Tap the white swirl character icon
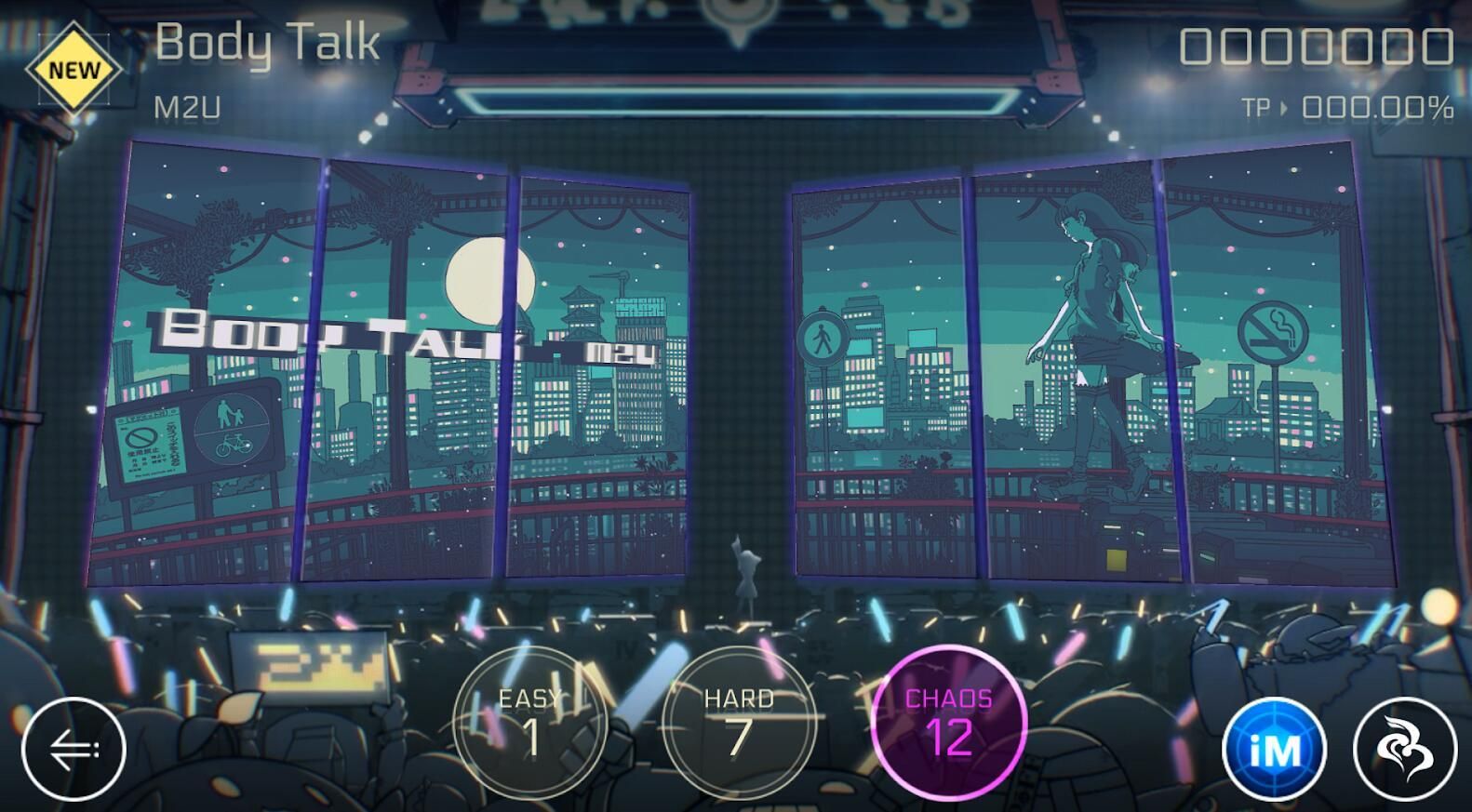1472x812 pixels. (x=1404, y=750)
